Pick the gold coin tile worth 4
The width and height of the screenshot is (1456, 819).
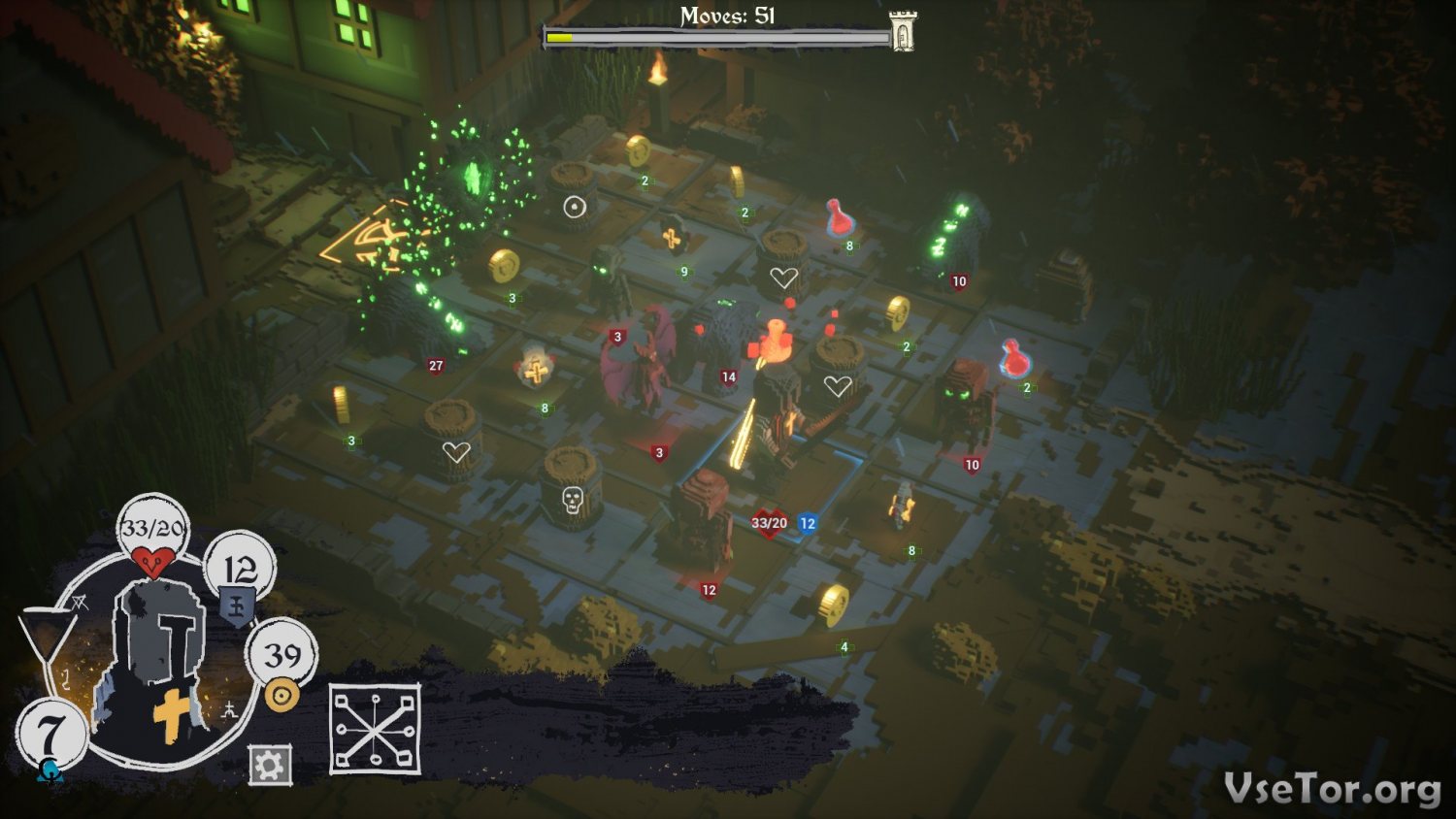click(x=833, y=606)
